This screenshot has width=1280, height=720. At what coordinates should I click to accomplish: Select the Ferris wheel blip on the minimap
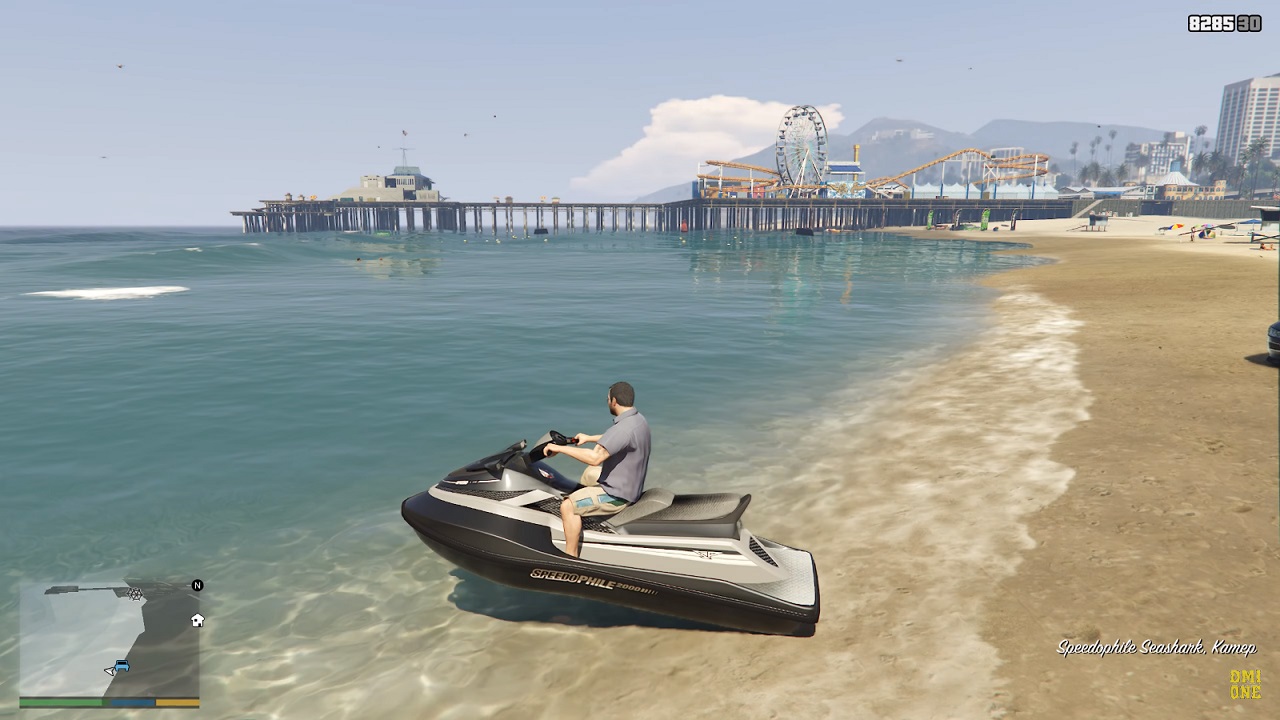tap(134, 594)
